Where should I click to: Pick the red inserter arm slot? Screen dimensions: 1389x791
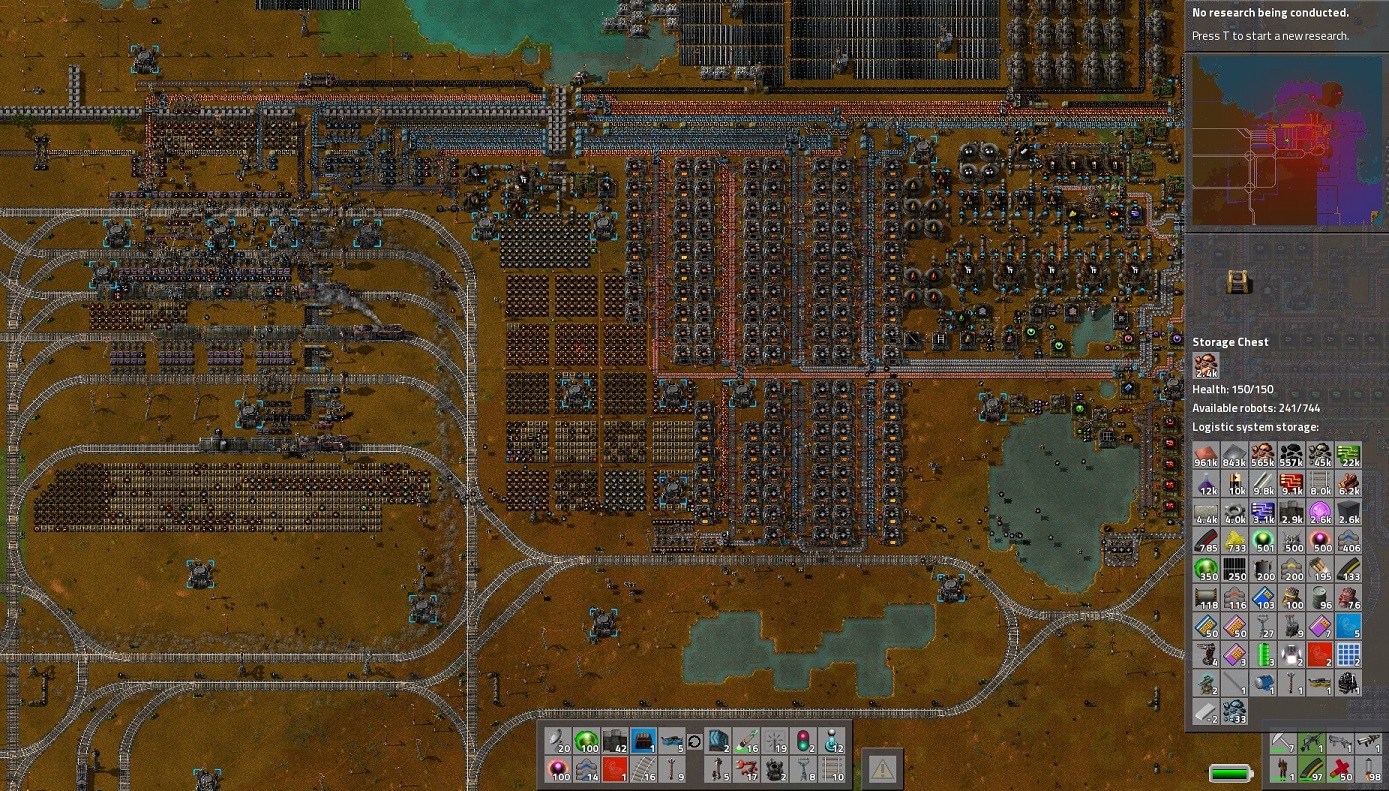click(746, 769)
